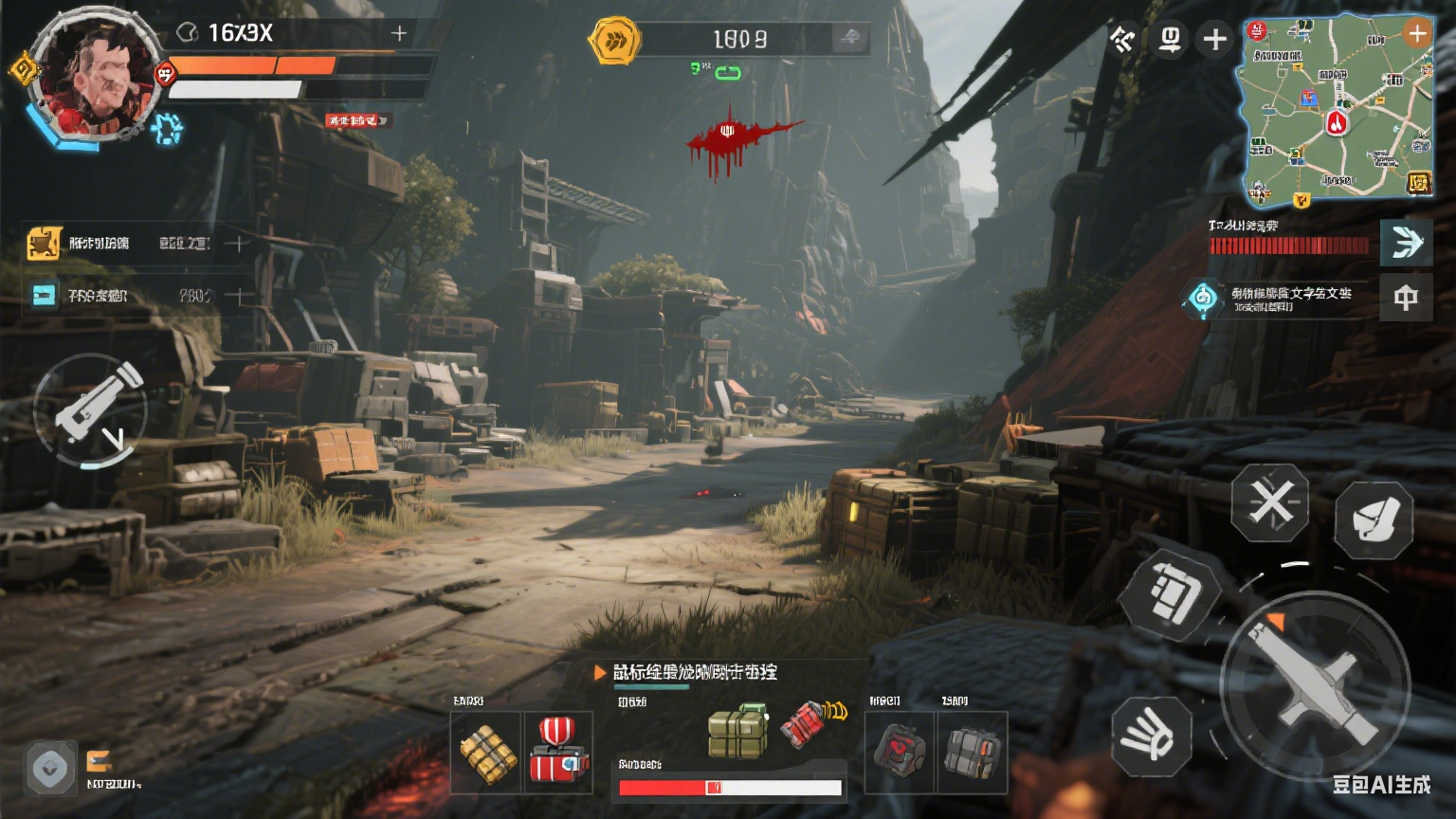1456x819 pixels.
Task: Choose the red supply crate slot
Action: tap(558, 753)
